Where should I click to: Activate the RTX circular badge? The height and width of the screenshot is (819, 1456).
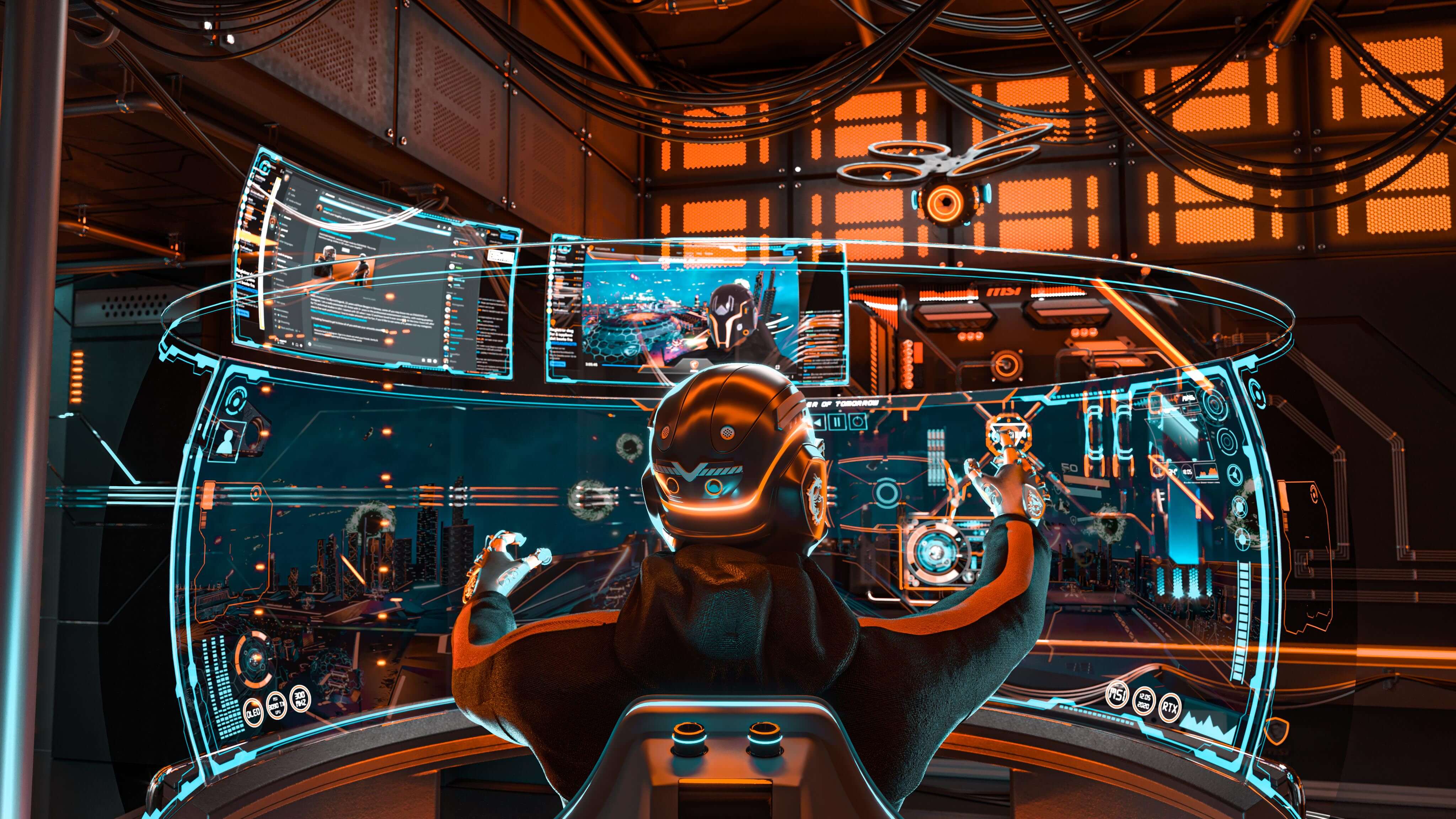click(1170, 708)
